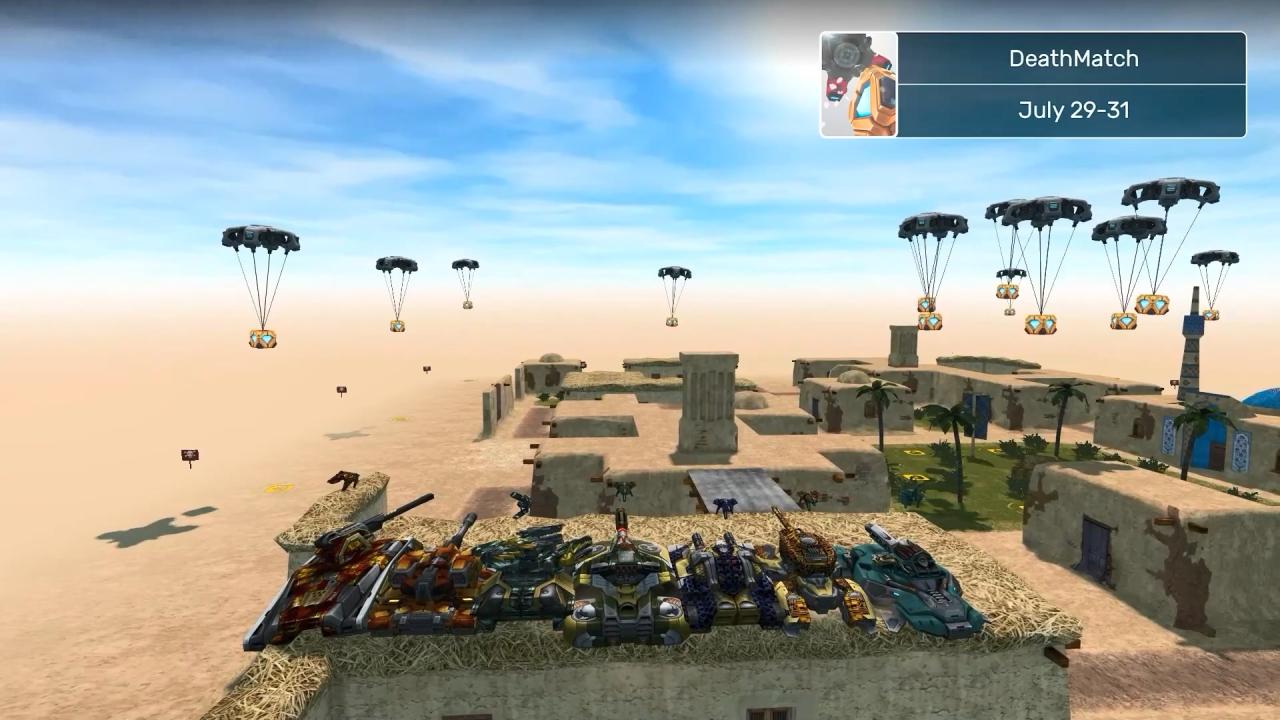Open the DeathMatch event banner
Screen dimensions: 1280x720
[x=1072, y=59]
